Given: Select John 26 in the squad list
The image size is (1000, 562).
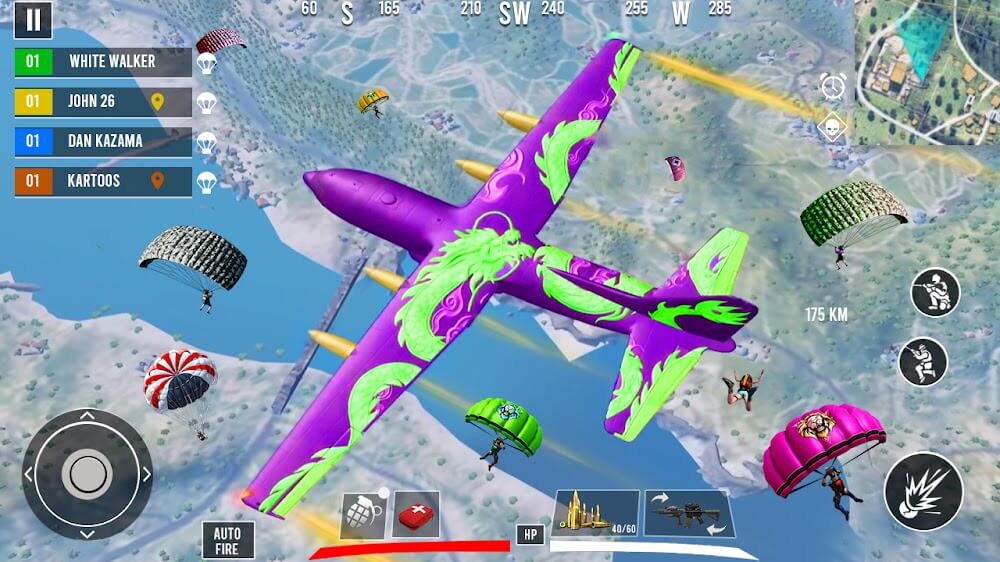Looking at the screenshot, I should (103, 102).
